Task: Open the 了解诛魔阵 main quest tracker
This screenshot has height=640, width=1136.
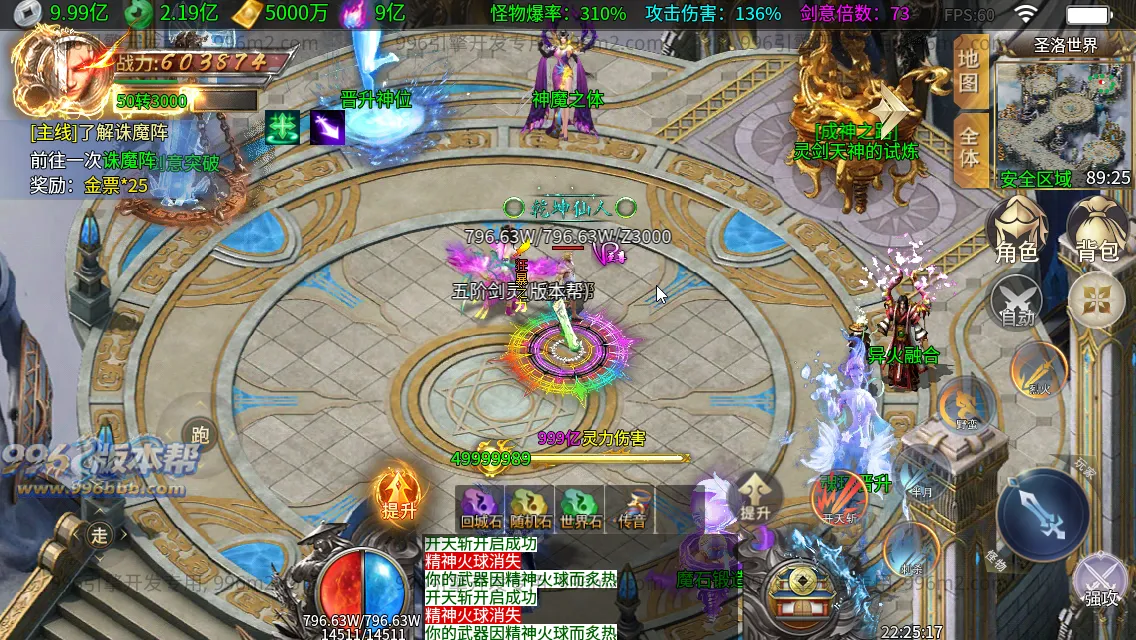Action: click(x=100, y=132)
